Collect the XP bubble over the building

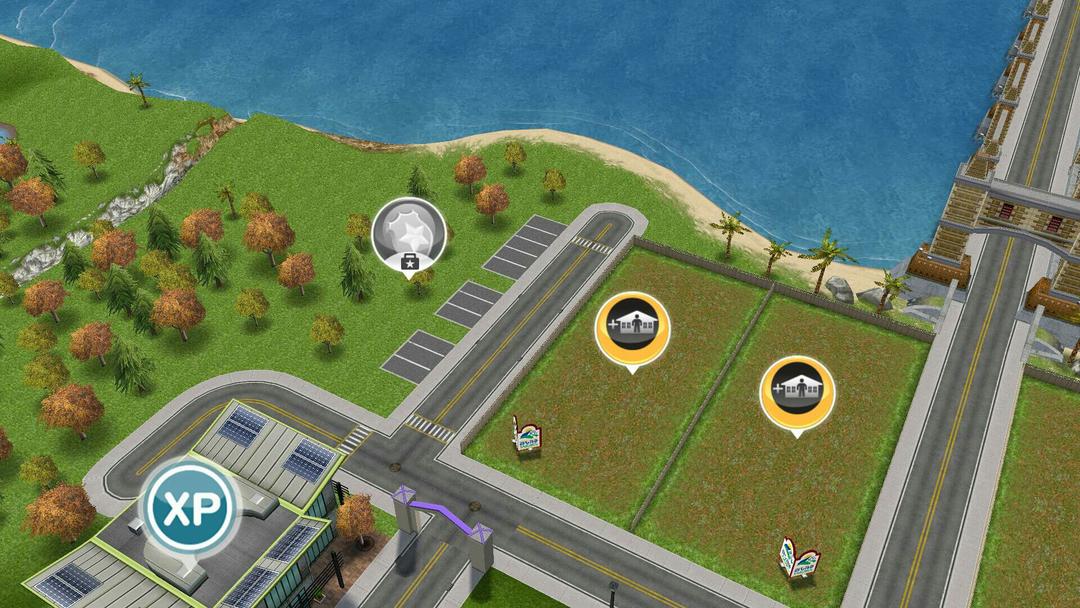coord(190,507)
